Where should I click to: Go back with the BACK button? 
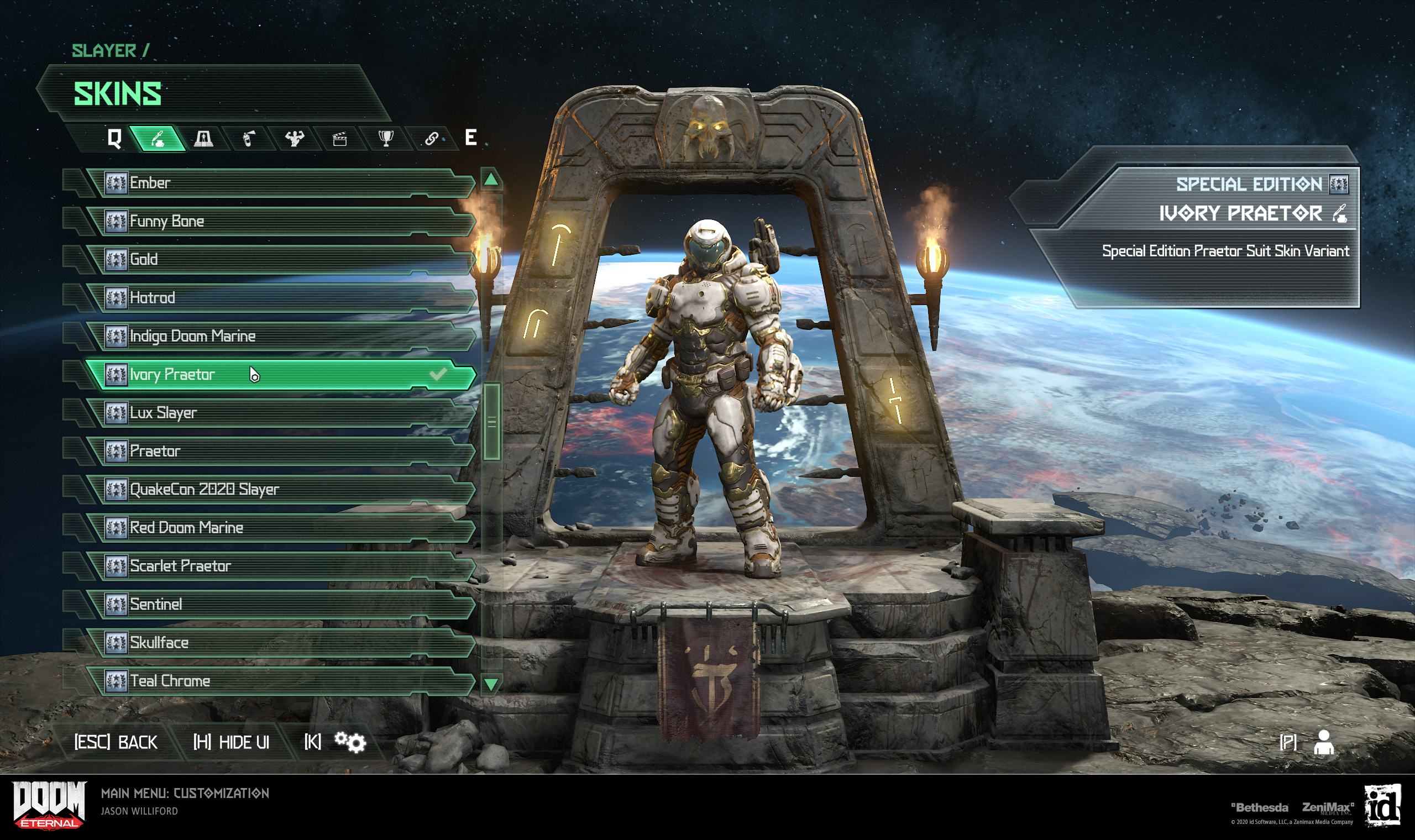coord(116,742)
